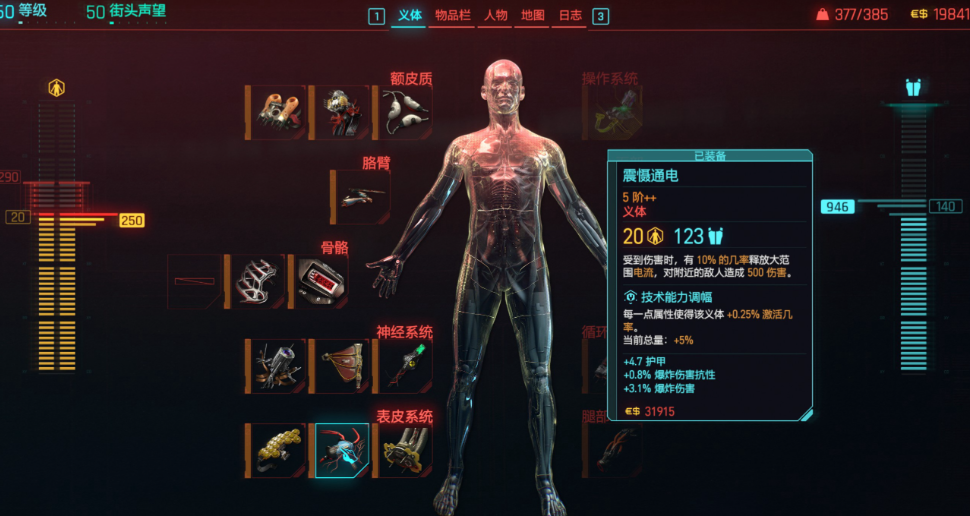Open the 人物 character tab
Image resolution: width=970 pixels, height=516 pixels.
(x=496, y=15)
